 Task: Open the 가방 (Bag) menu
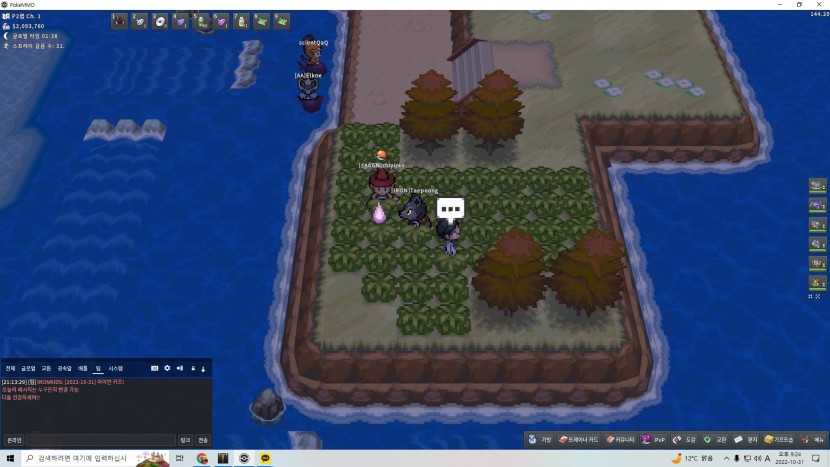[x=541, y=439]
